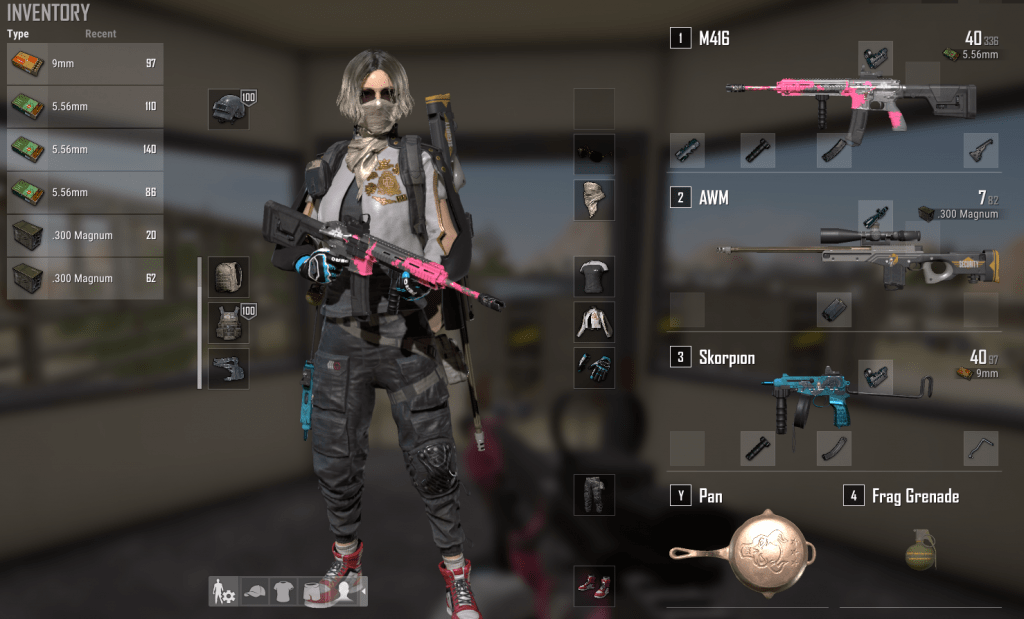
Task: Choose the armored vest slot
Action: pos(228,323)
